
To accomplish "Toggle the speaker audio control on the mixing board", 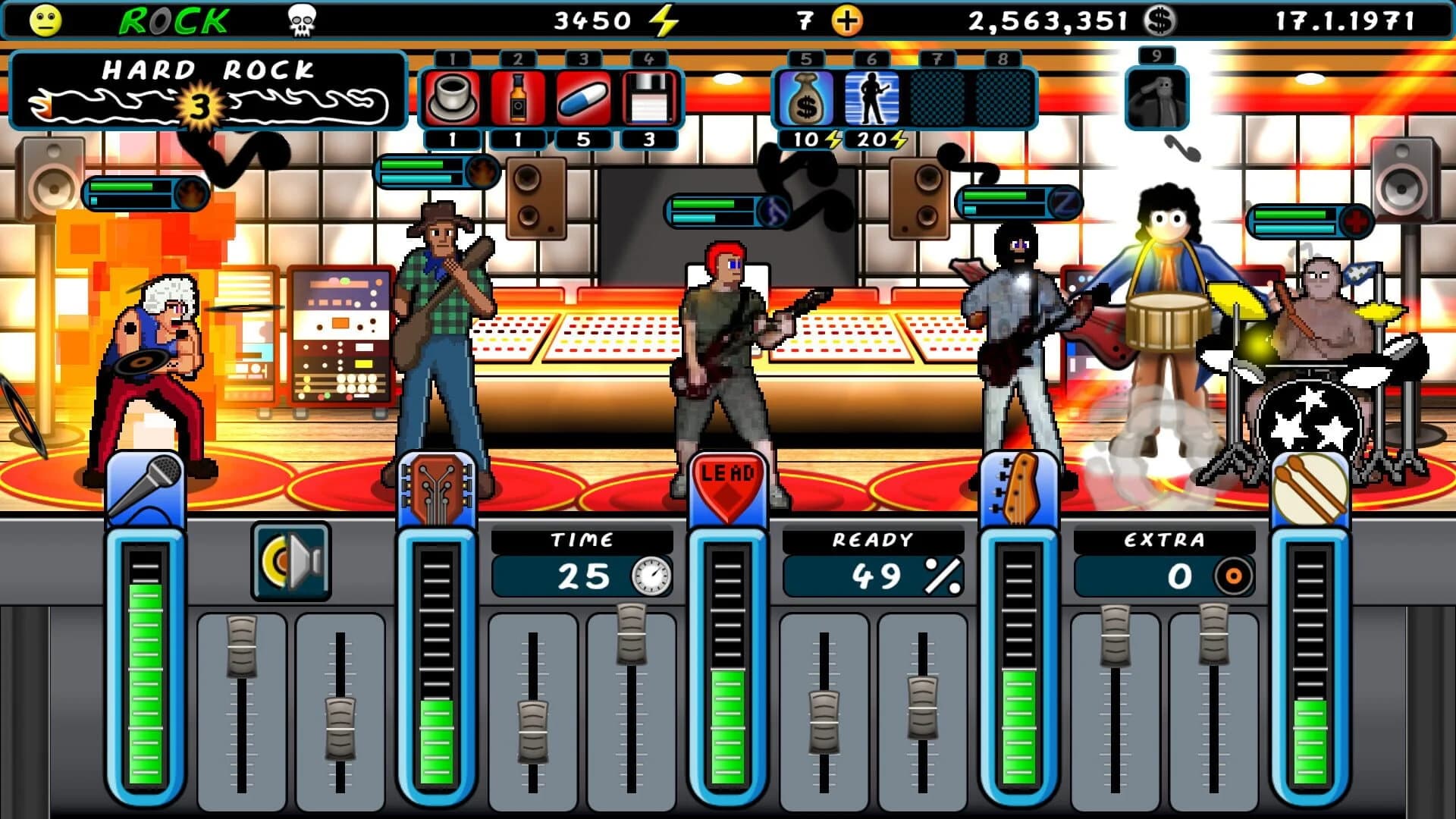I will (290, 559).
